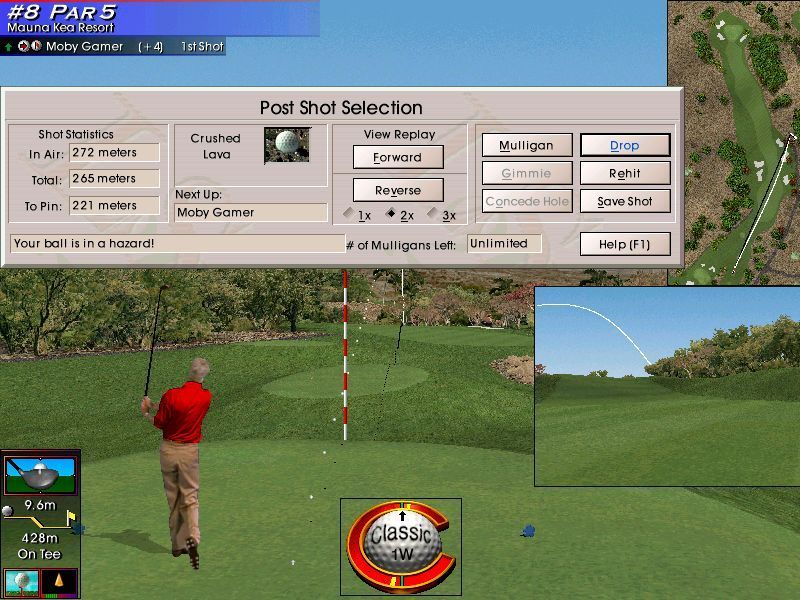This screenshot has width=800, height=600.
Task: Open the overhead hole map
Action: 734,142
